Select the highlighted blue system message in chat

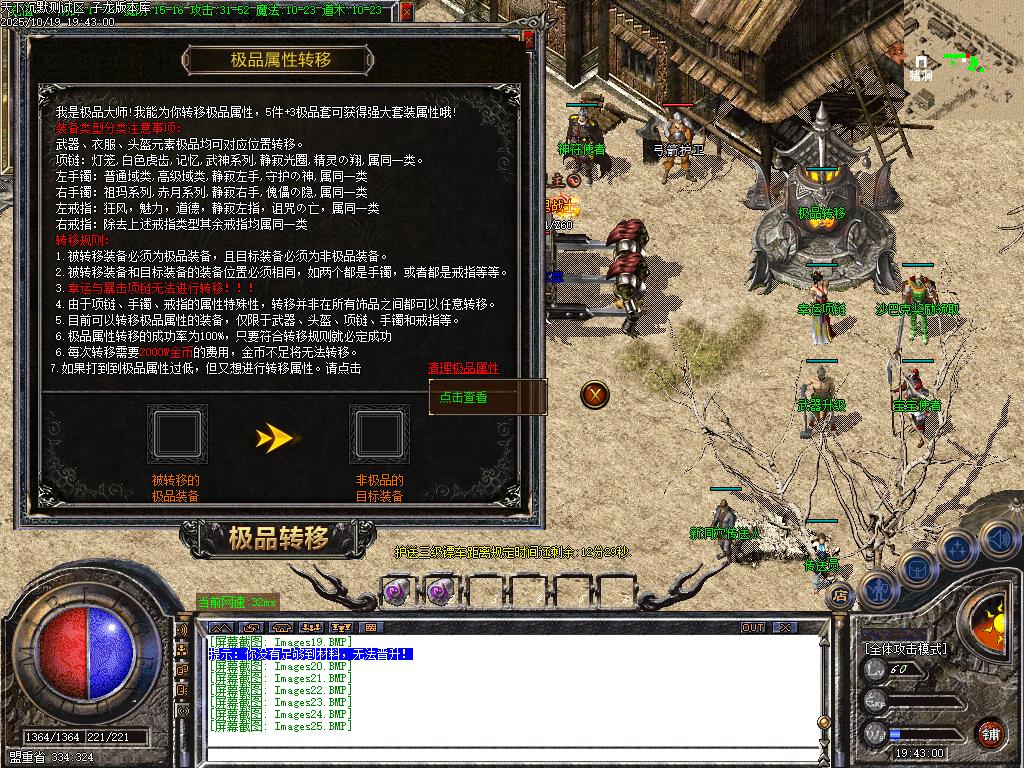click(310, 654)
